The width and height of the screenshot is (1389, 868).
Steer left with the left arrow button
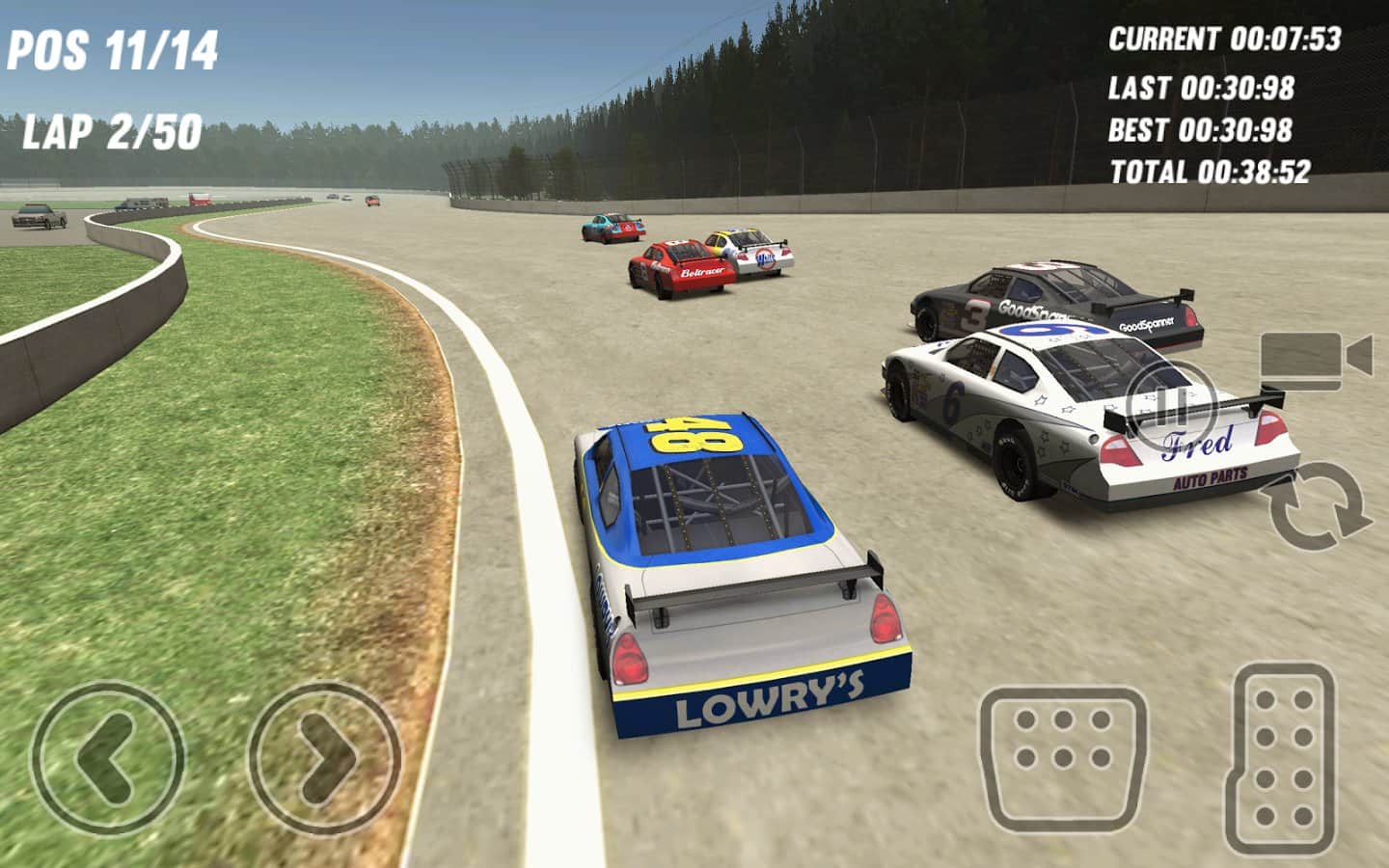pyautogui.click(x=107, y=755)
